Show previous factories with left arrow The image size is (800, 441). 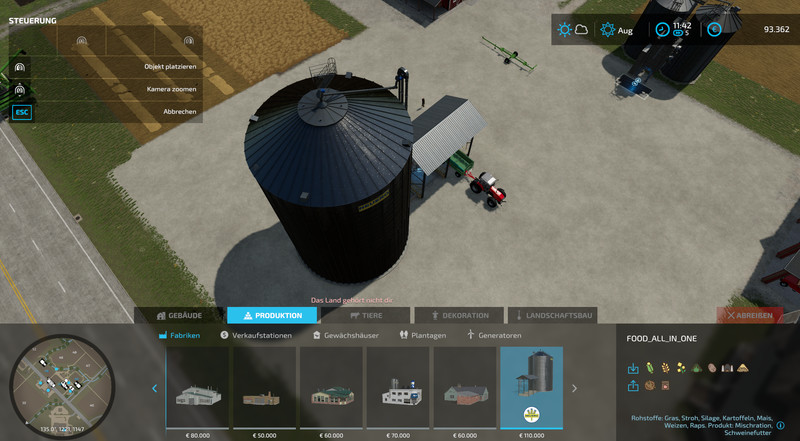click(x=154, y=388)
